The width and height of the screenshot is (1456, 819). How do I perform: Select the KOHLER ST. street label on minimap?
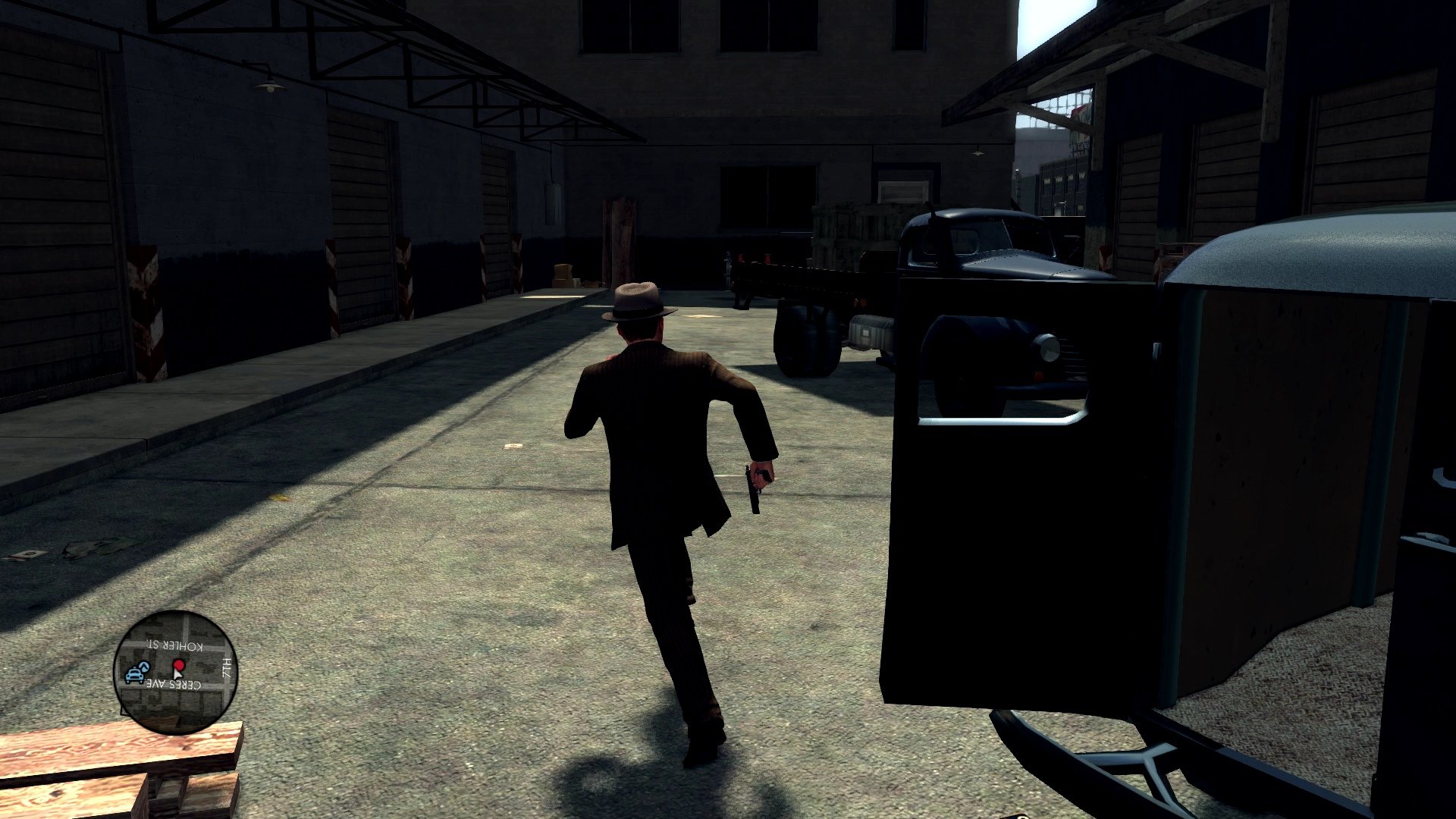tap(174, 645)
